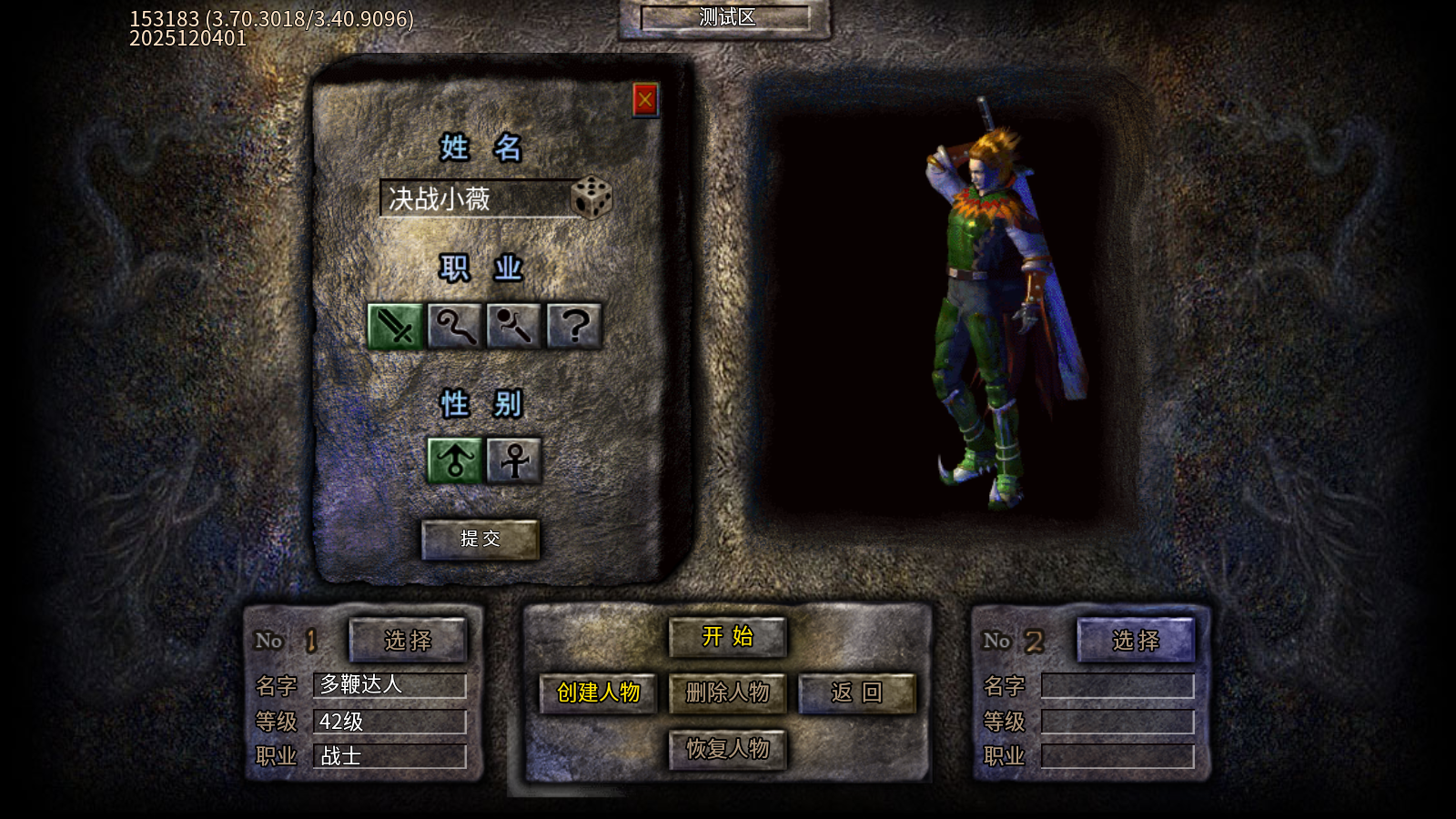This screenshot has width=1456, height=819.
Task: Choose the female gender symbol
Action: point(514,460)
